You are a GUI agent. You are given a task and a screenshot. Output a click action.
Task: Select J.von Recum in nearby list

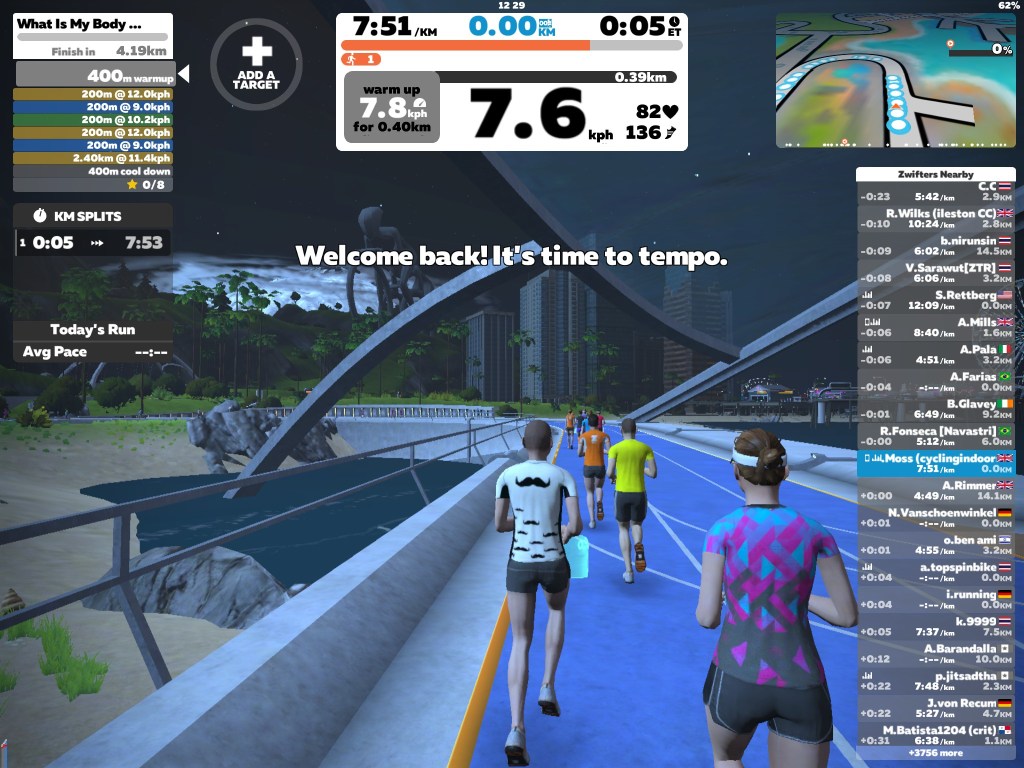pyautogui.click(x=936, y=707)
